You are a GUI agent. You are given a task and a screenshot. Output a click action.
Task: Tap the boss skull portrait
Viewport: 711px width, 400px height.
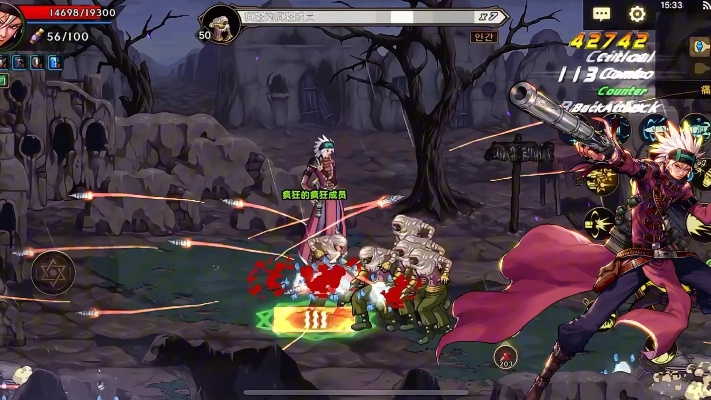point(220,19)
